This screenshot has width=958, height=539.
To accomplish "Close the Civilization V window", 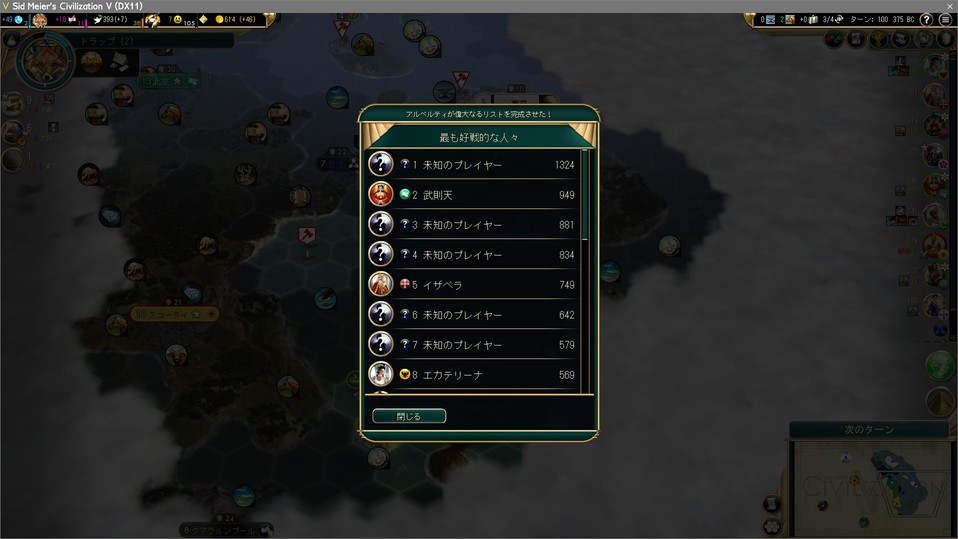I will click(949, 6).
